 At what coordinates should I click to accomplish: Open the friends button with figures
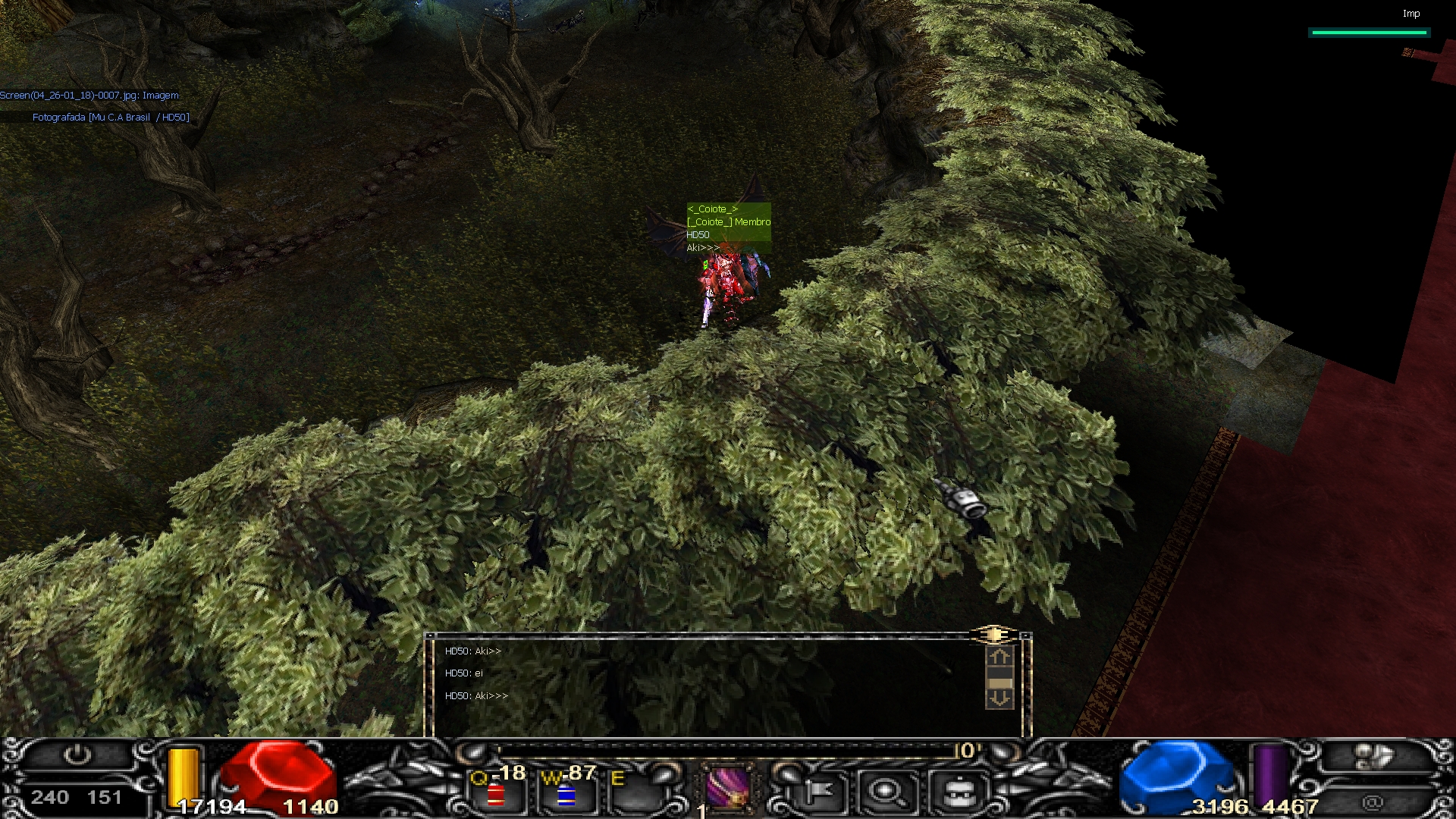[x=1373, y=757]
